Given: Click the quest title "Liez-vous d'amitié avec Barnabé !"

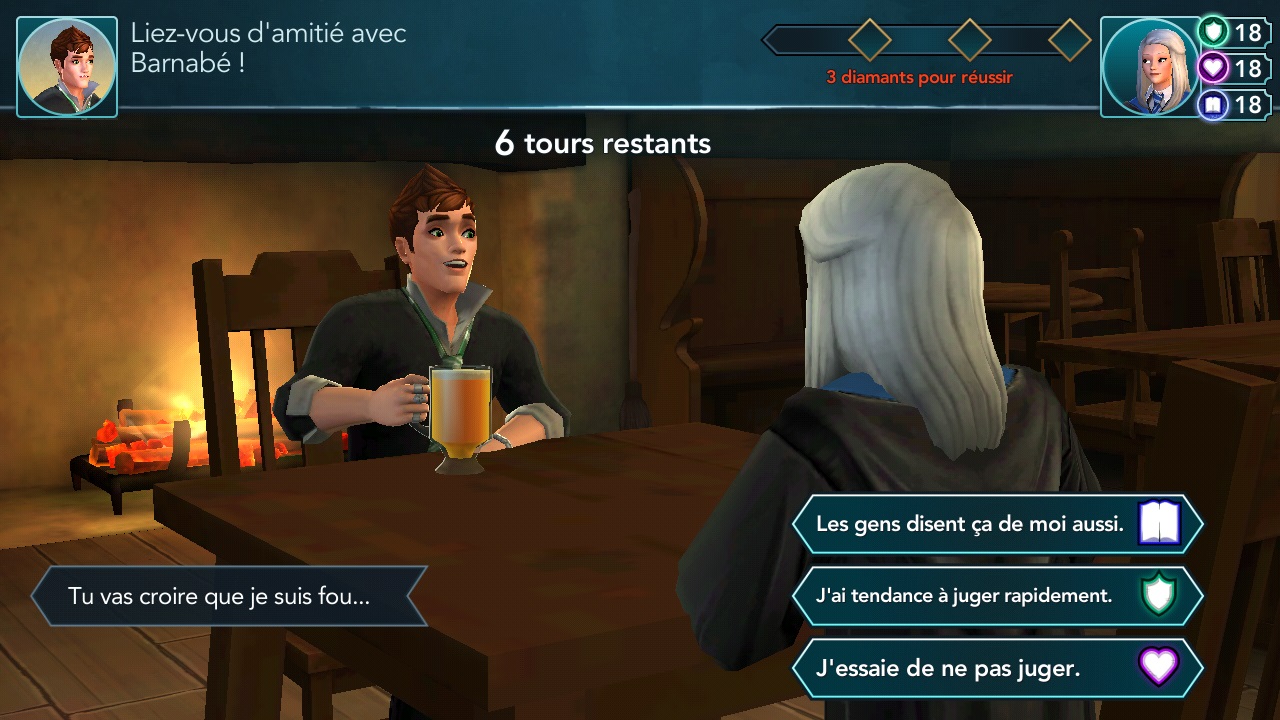Looking at the screenshot, I should (268, 47).
